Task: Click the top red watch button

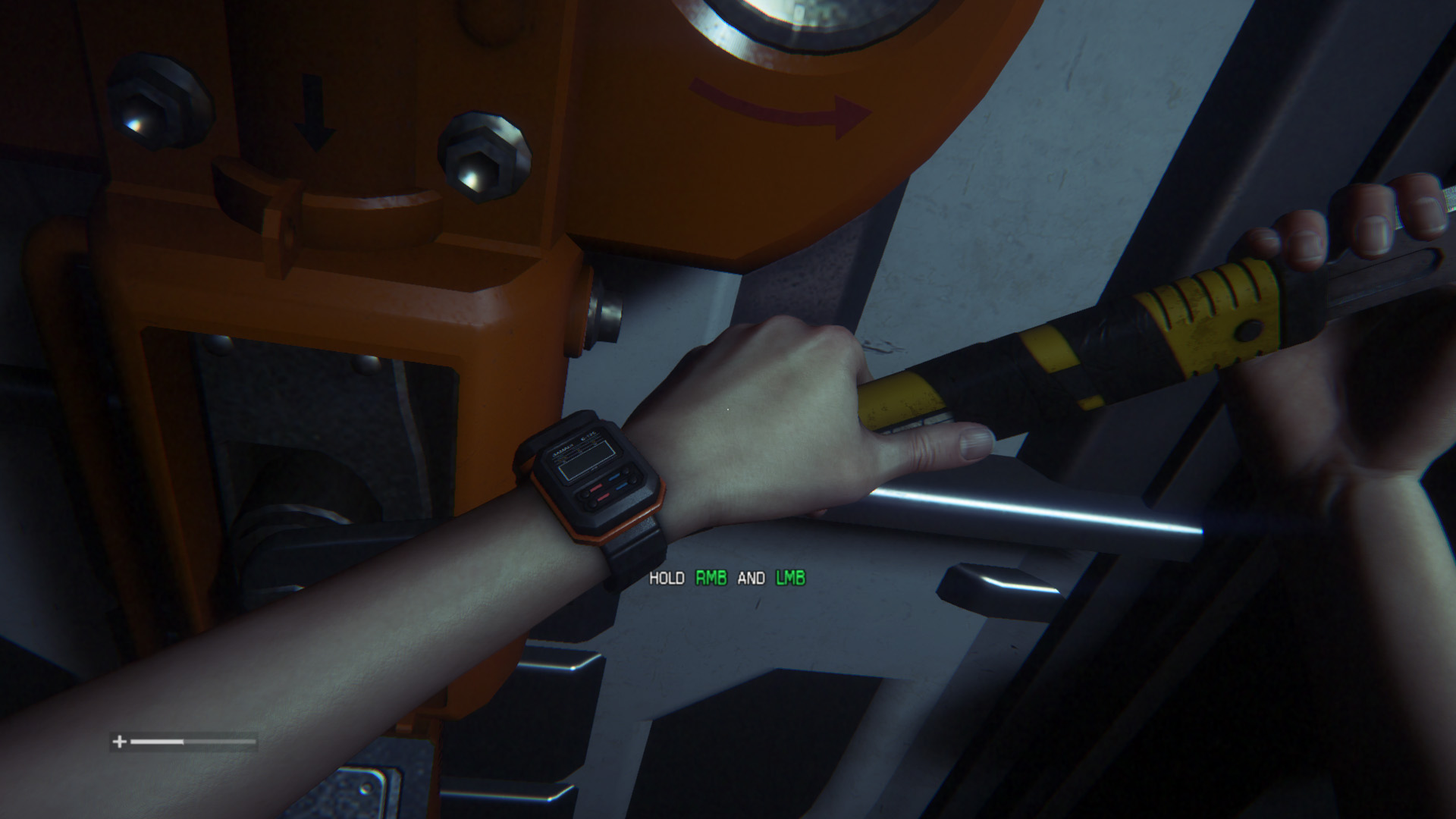Action: click(596, 488)
